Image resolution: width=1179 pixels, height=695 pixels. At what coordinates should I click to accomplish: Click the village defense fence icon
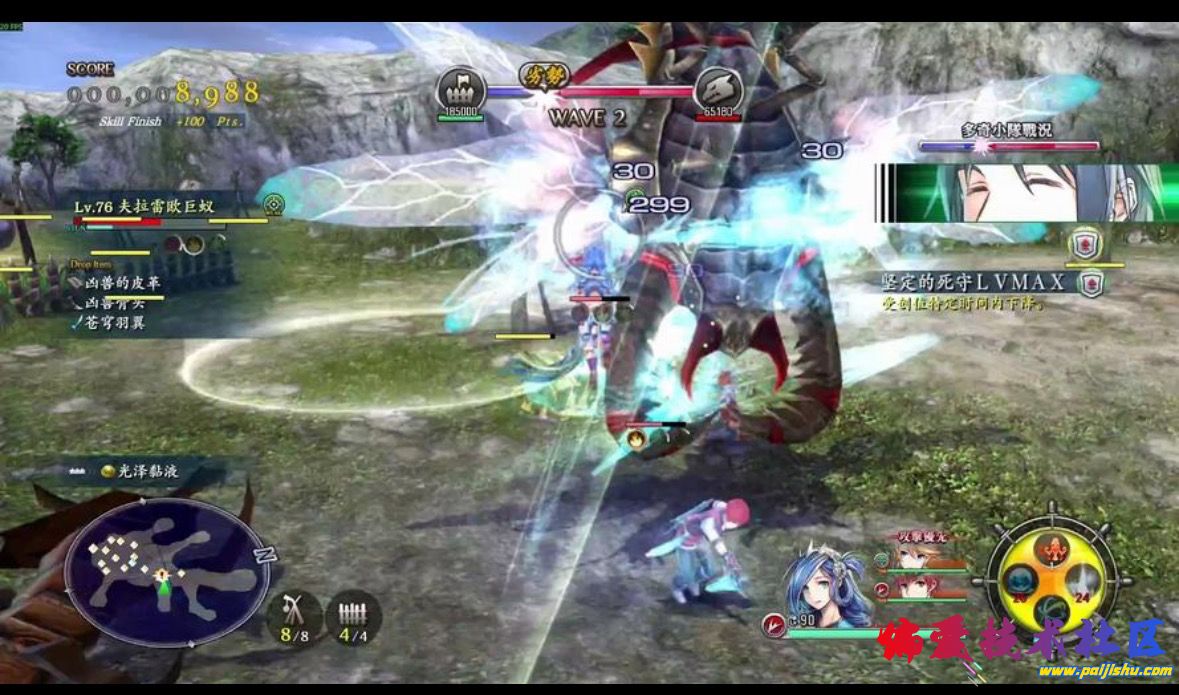click(461, 87)
